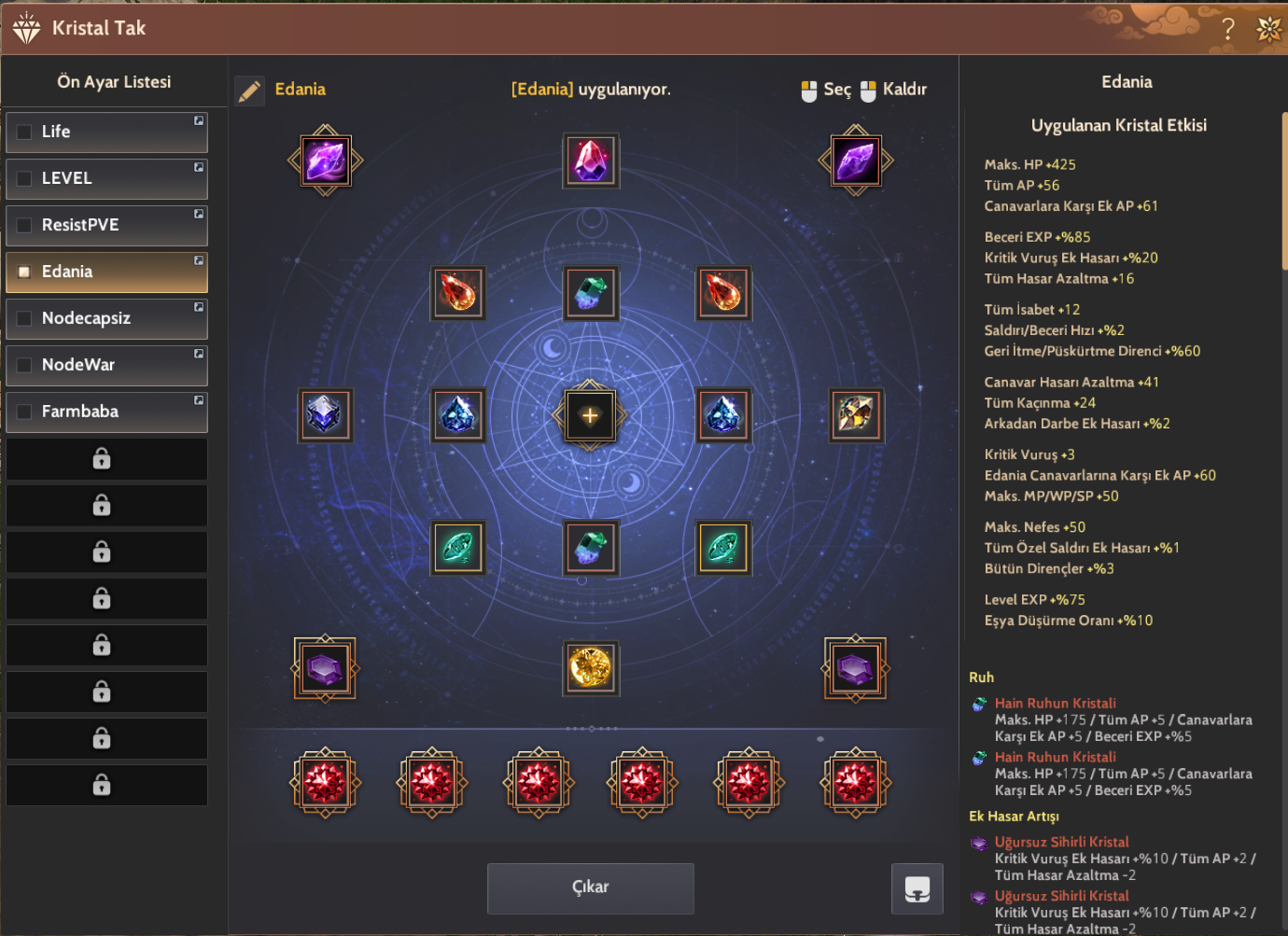
Task: Click the multicolored crystal on the middle-right row
Action: tap(855, 414)
